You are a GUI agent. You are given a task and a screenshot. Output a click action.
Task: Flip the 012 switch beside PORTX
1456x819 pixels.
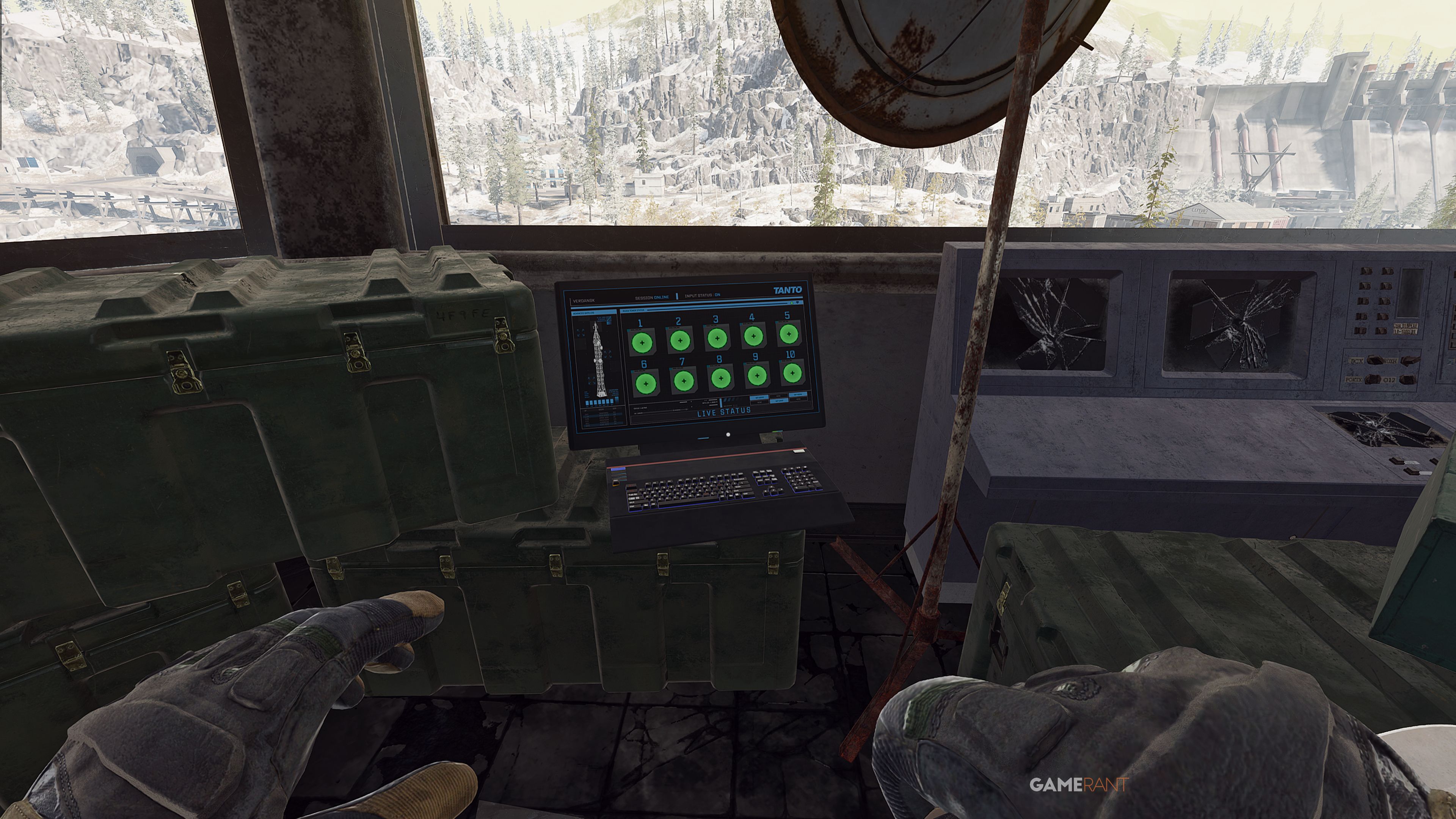[x=1409, y=380]
